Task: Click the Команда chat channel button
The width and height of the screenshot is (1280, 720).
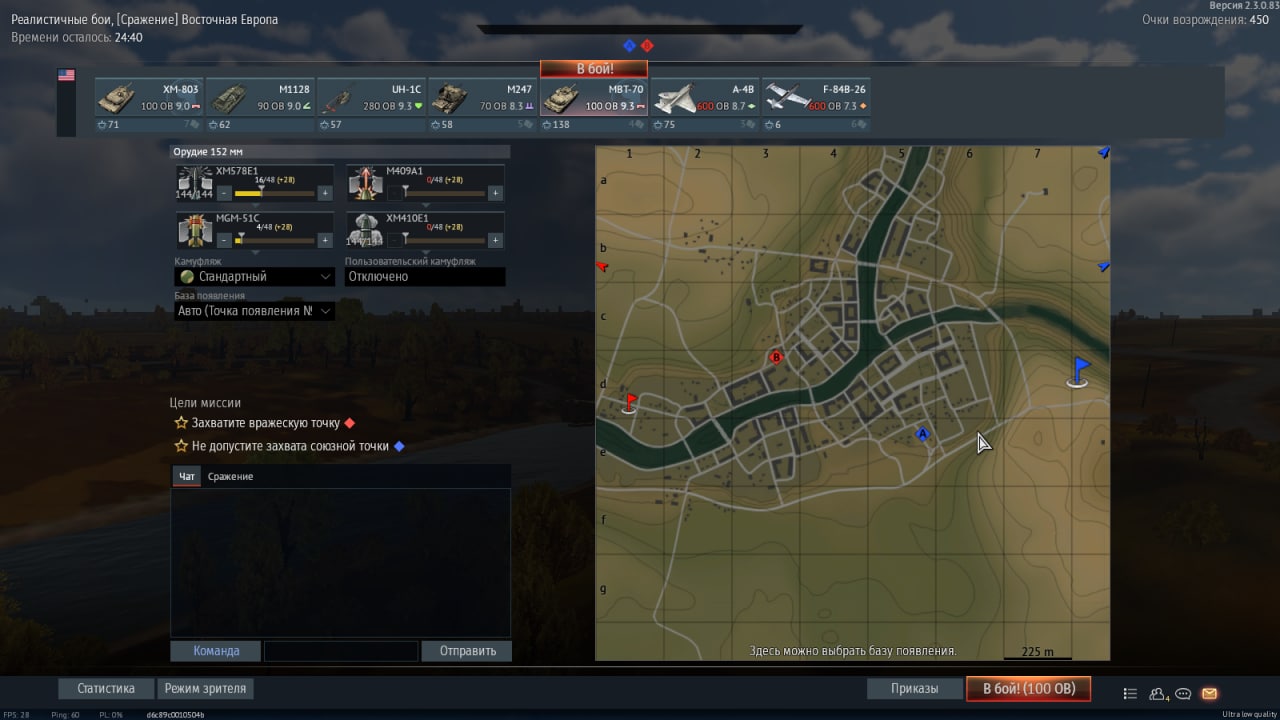Action: 216,651
